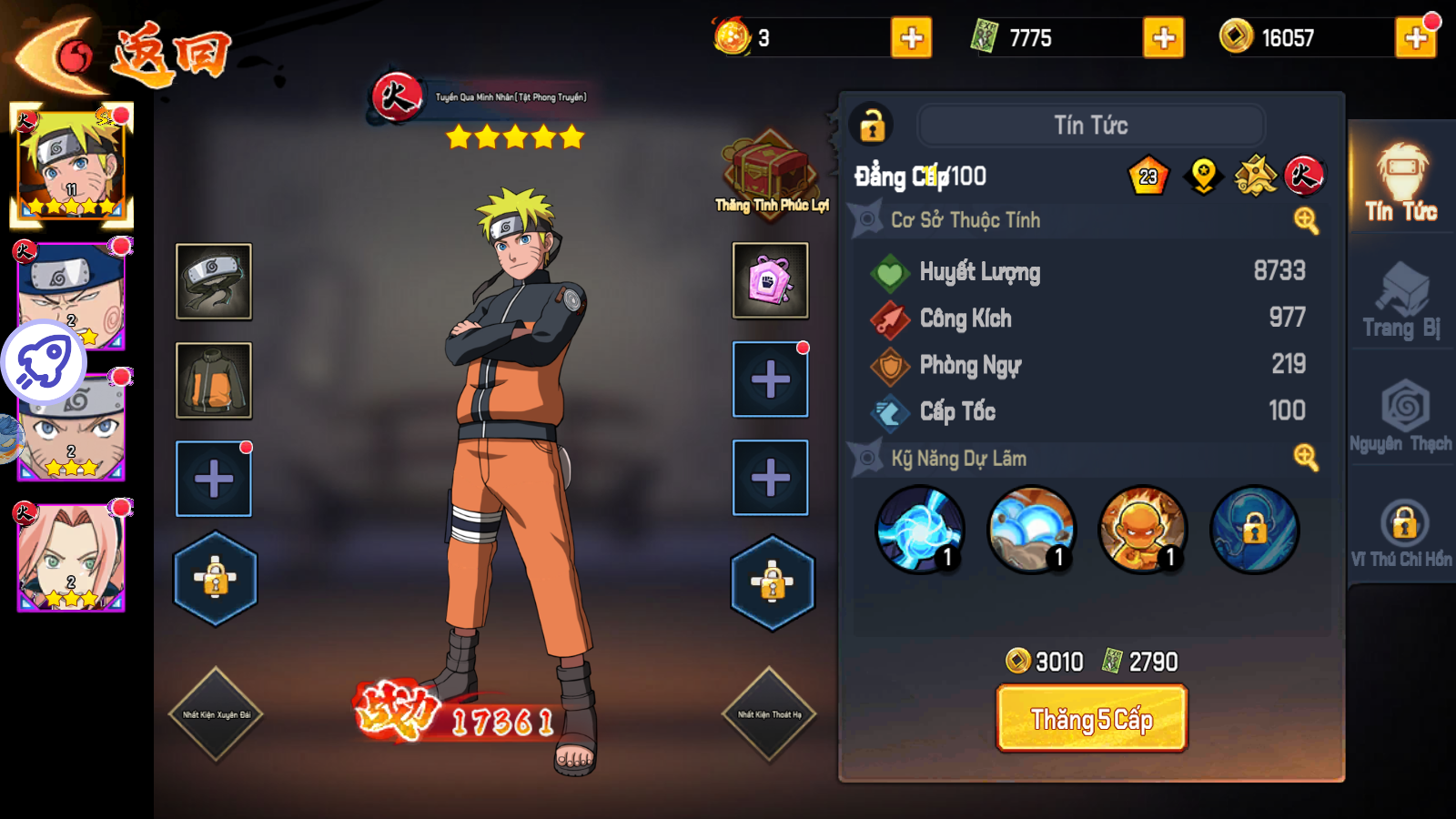Select pink-haired Sakura portrait

pyautogui.click(x=71, y=556)
